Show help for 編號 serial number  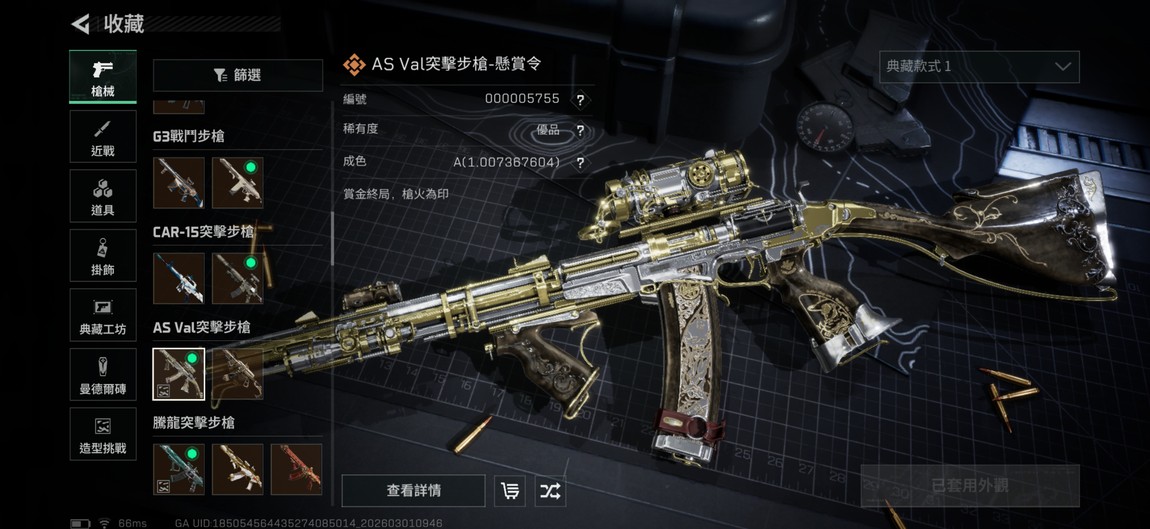pyautogui.click(x=580, y=100)
